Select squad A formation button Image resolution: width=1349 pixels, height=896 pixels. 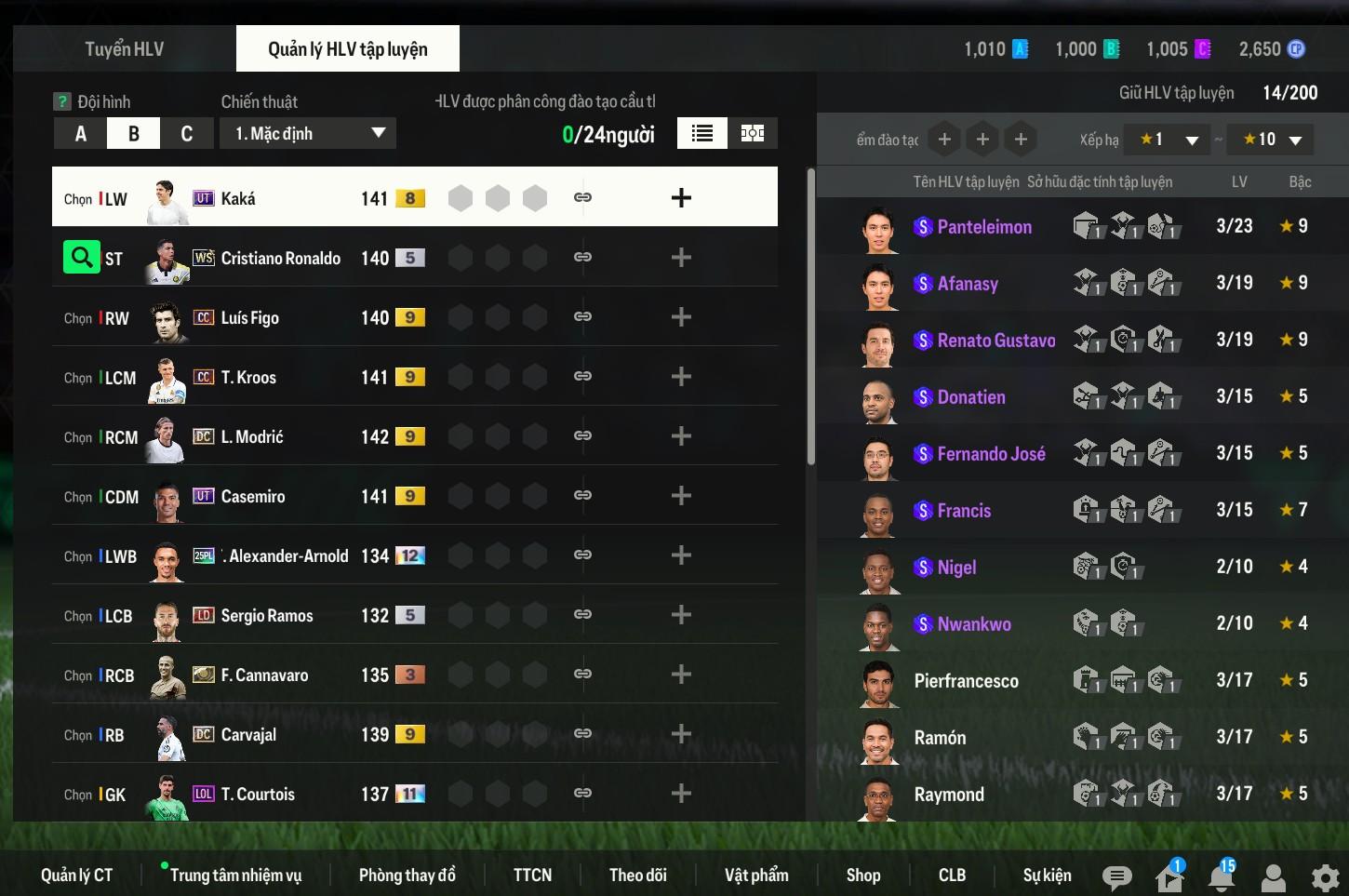click(x=80, y=134)
